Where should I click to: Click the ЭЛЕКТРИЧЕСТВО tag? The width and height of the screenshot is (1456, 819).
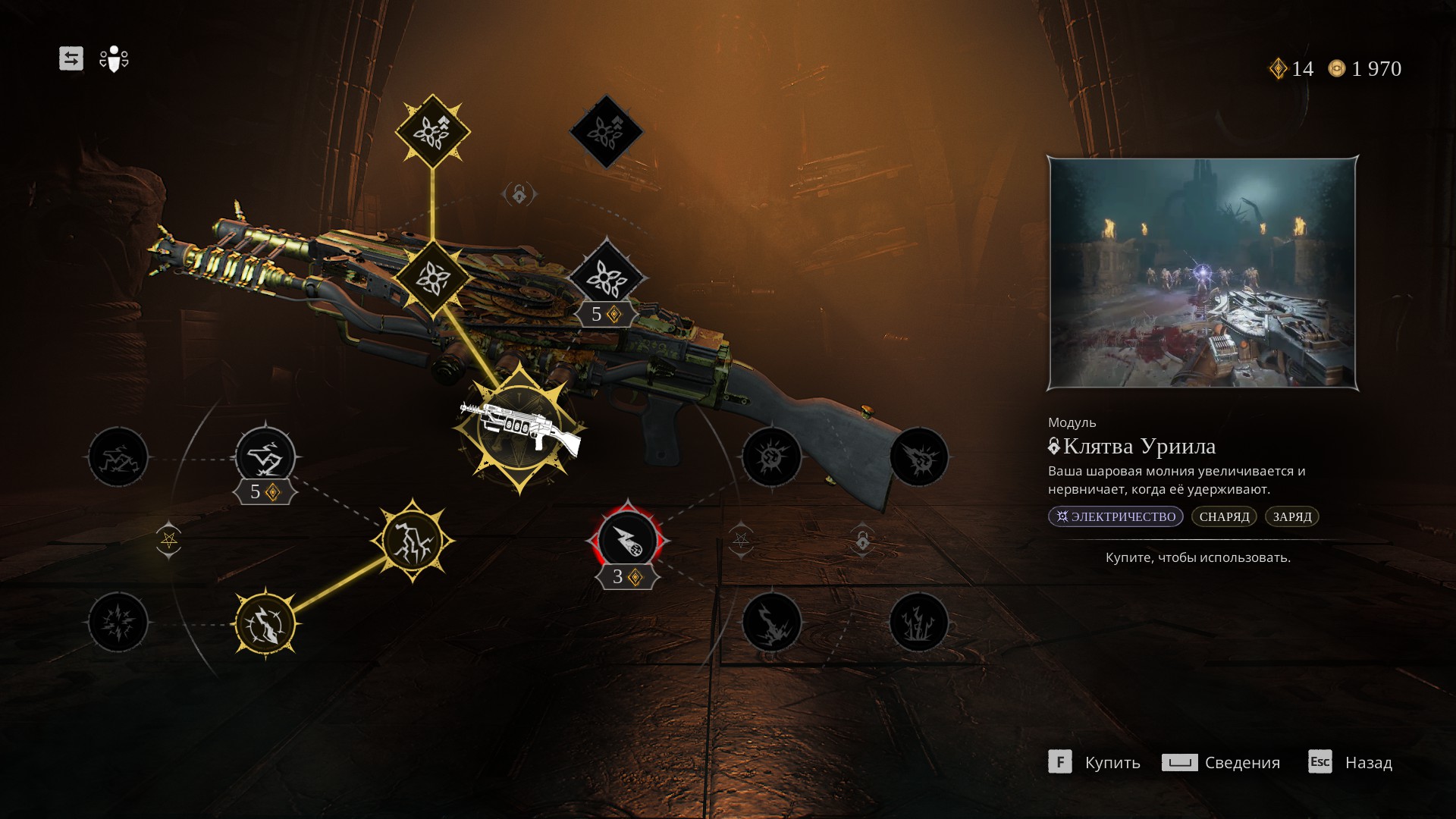1116,516
